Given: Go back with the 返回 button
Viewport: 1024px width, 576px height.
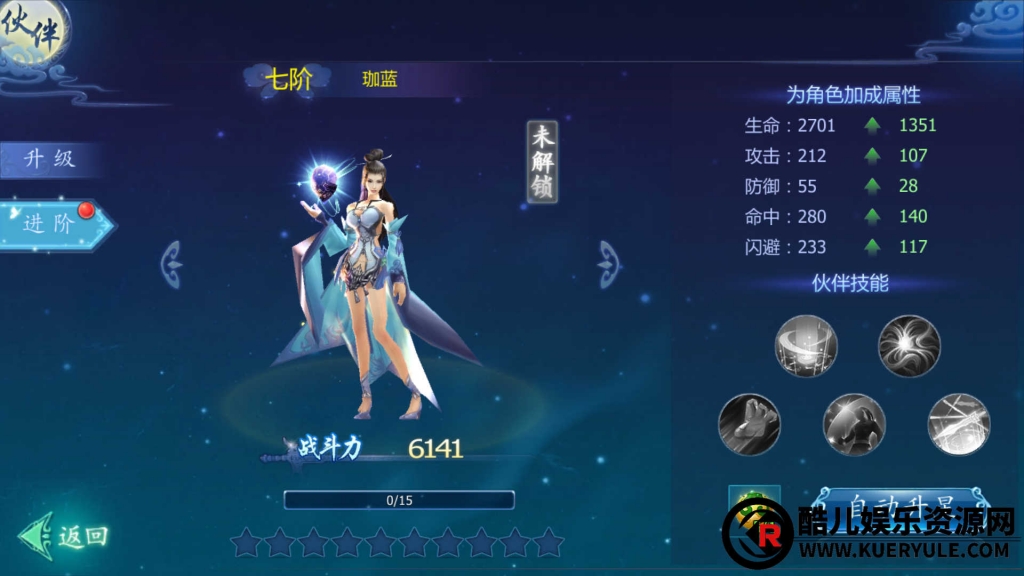Looking at the screenshot, I should 66,536.
